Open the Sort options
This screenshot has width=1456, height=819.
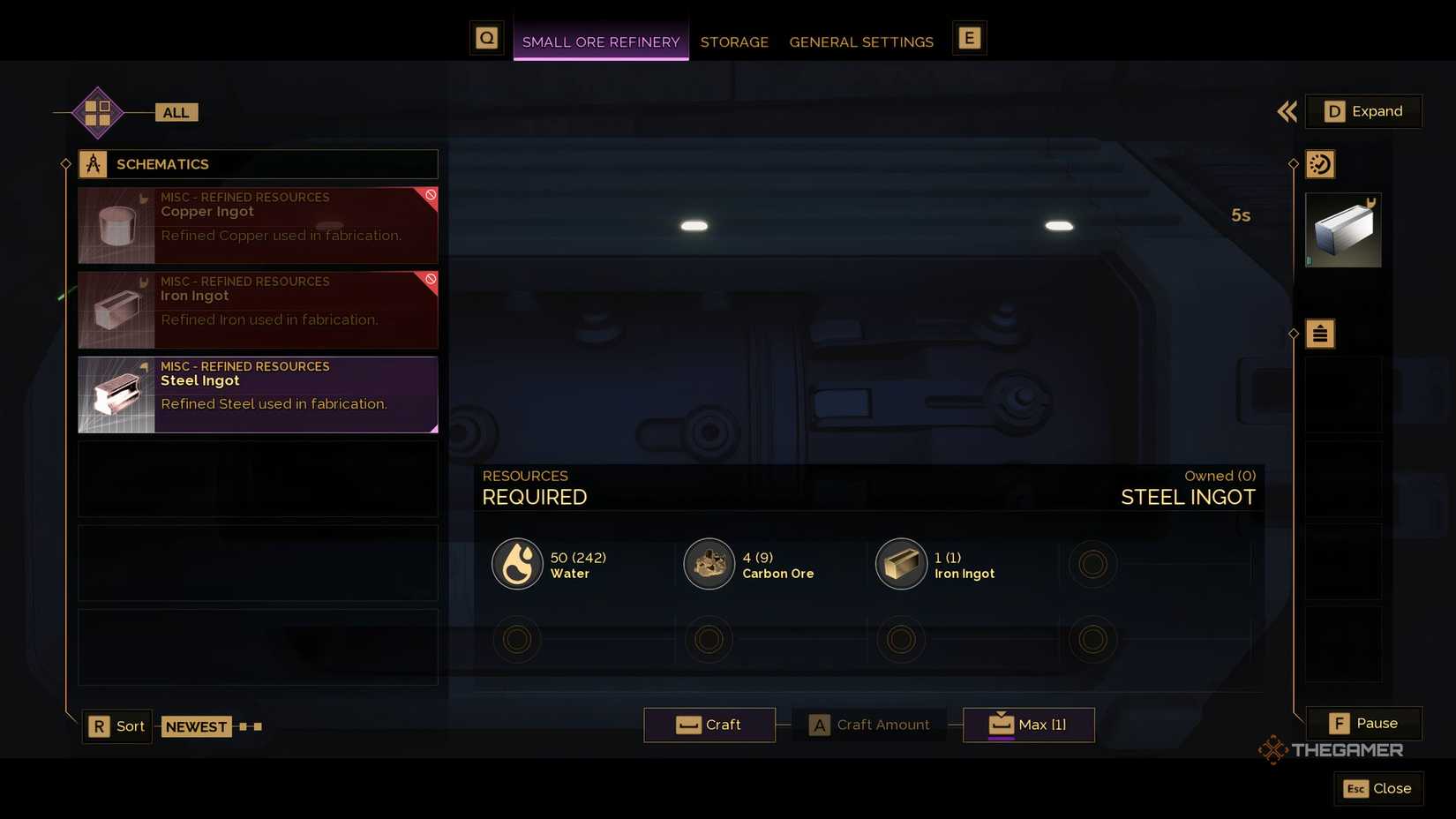116,726
